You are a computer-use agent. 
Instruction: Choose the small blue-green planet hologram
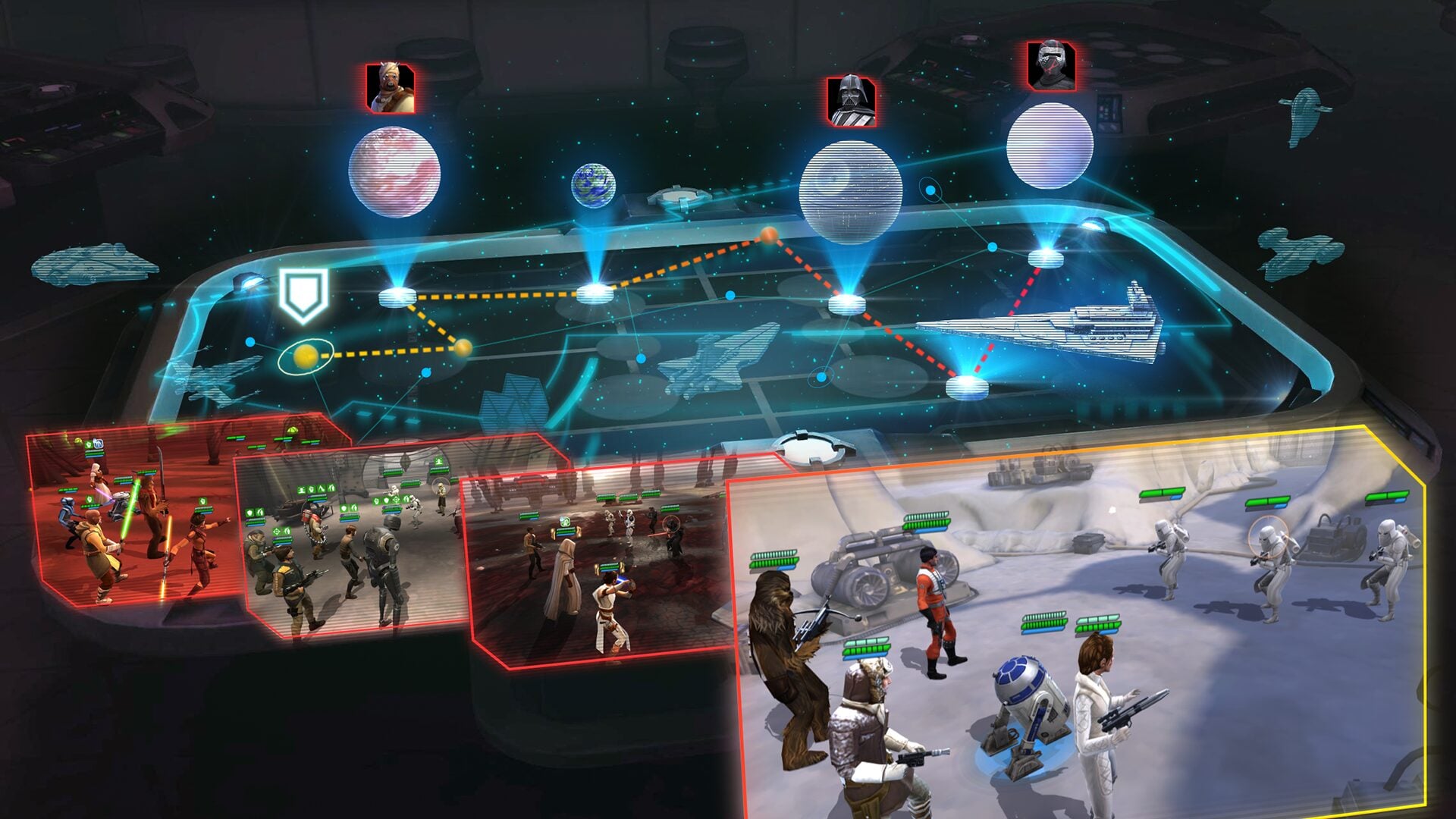coord(593,185)
